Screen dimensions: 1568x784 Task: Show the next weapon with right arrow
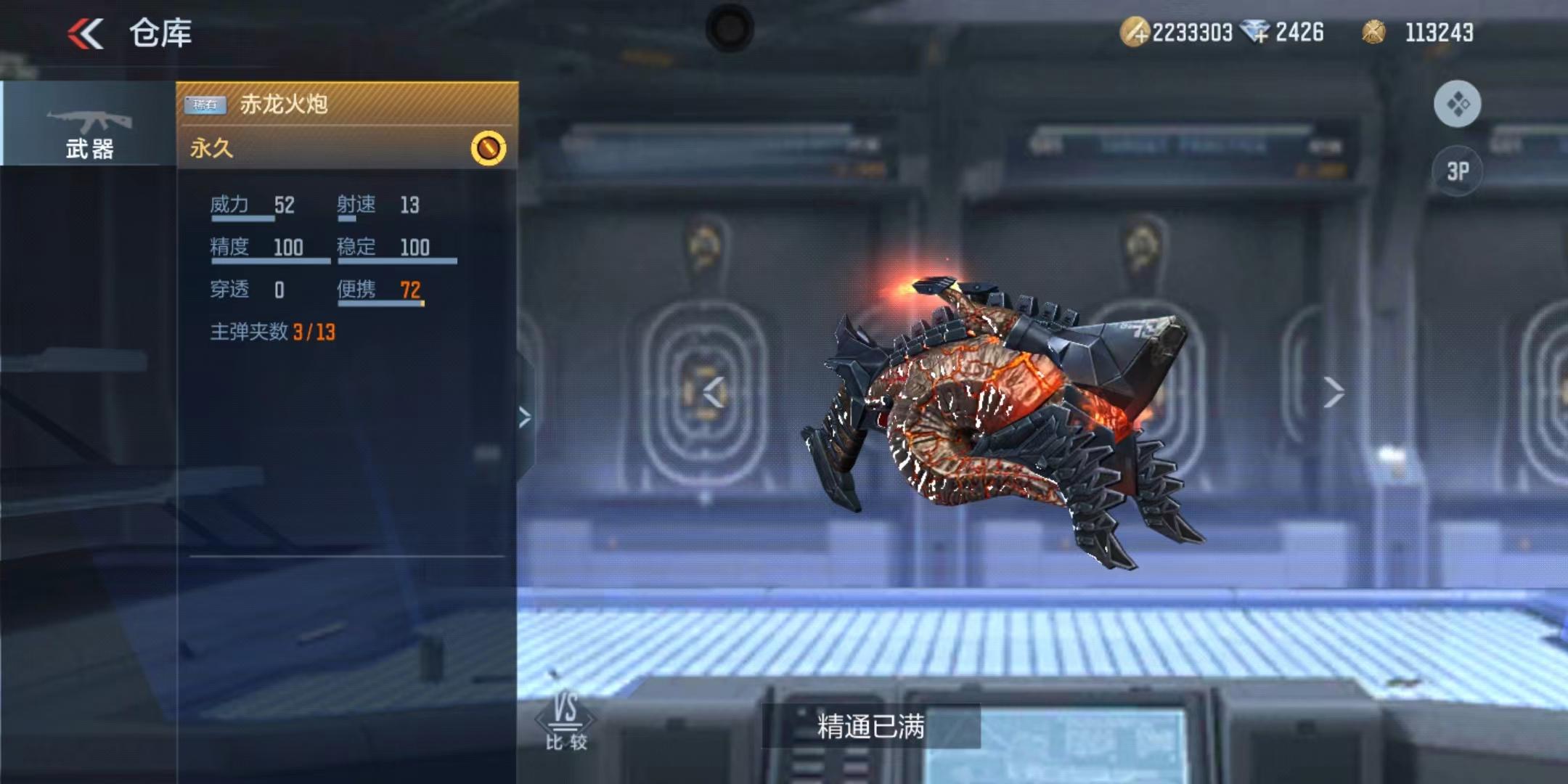click(1333, 393)
